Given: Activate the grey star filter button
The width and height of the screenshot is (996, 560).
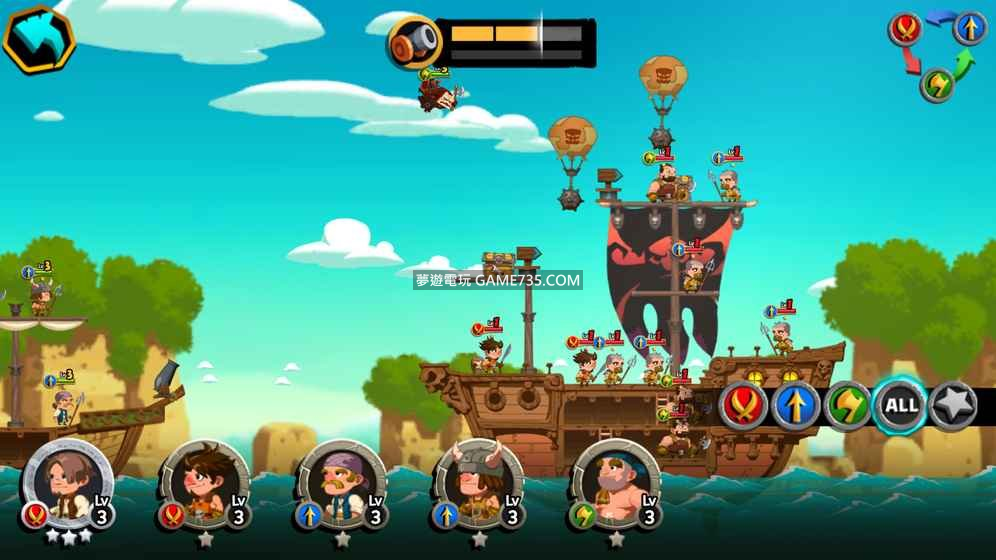Looking at the screenshot, I should [953, 405].
